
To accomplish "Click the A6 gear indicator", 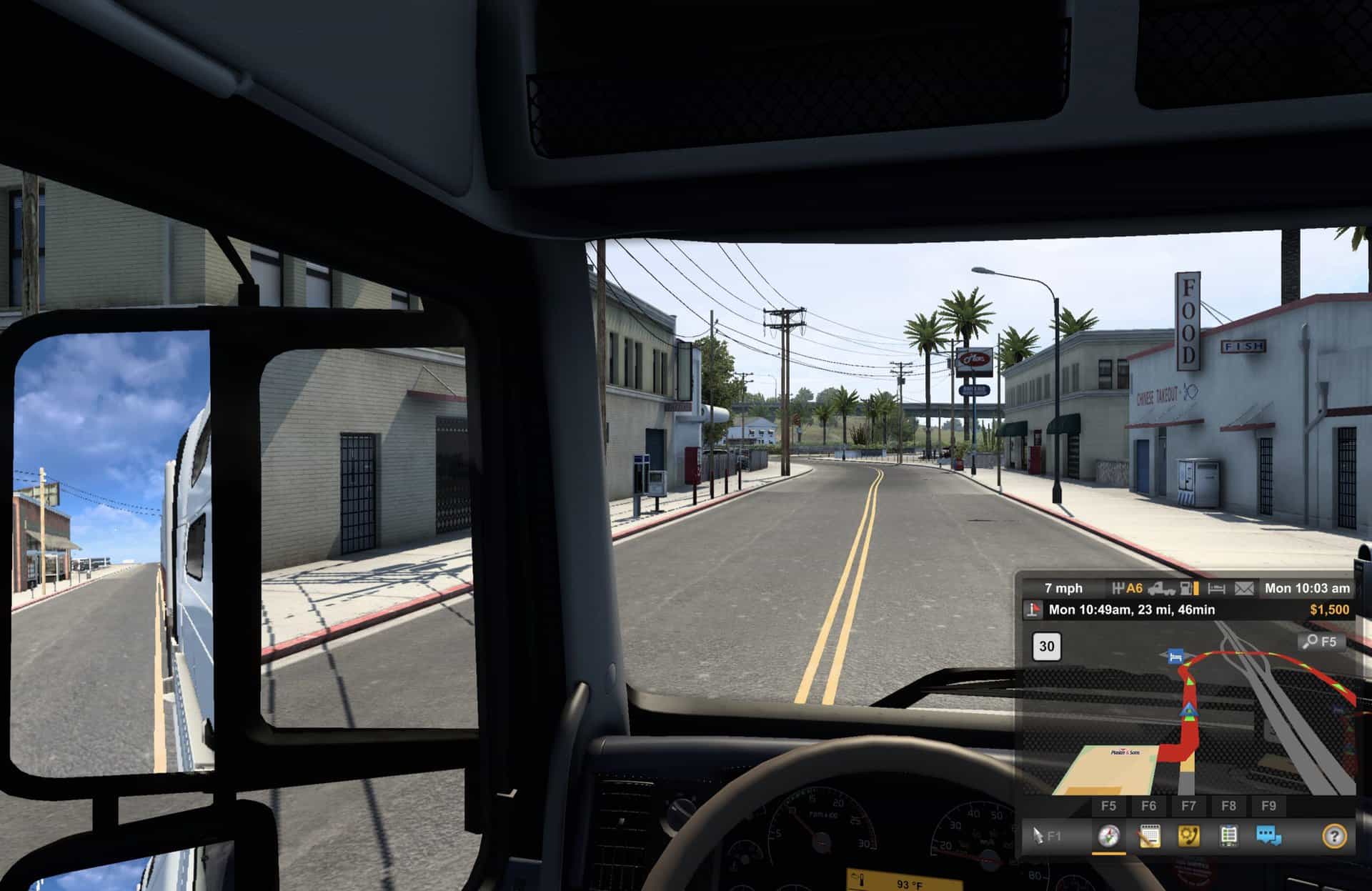I will click(1134, 587).
